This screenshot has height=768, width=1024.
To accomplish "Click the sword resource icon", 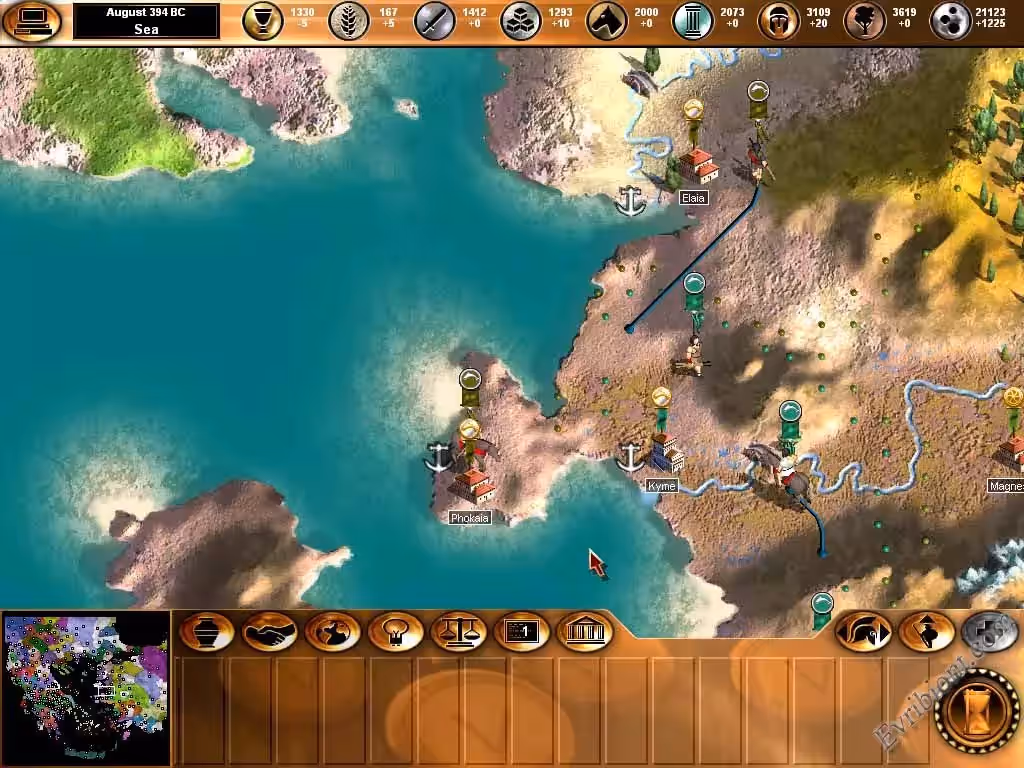I will tap(435, 20).
